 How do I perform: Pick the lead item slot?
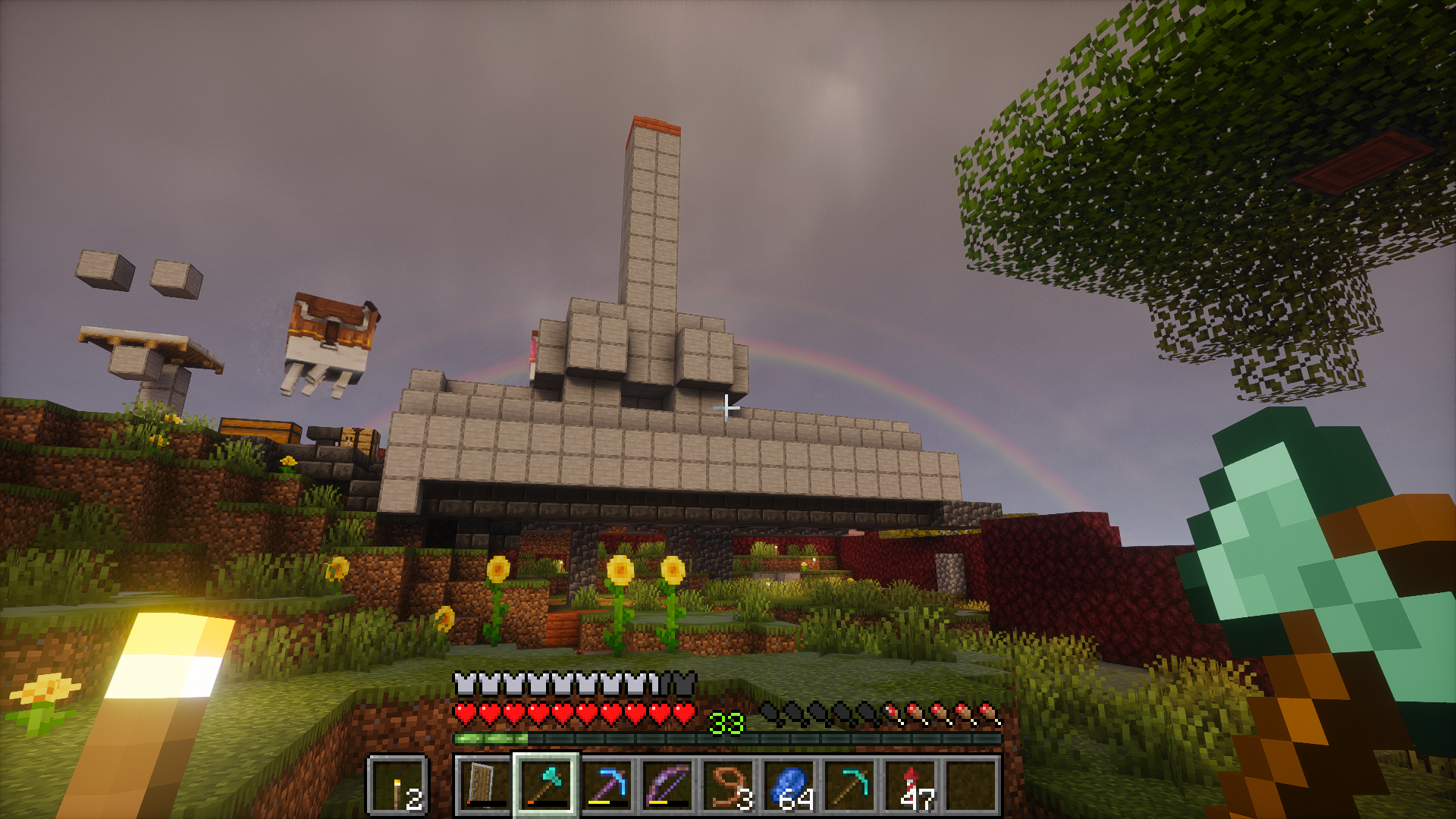point(728,786)
